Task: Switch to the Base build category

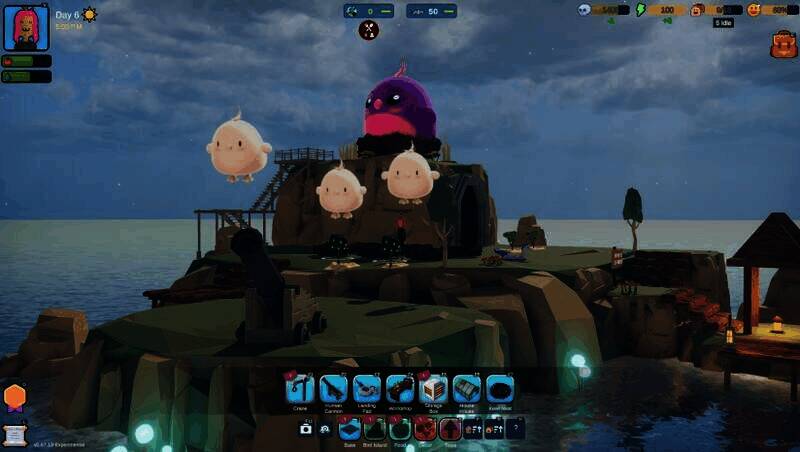Action: pyautogui.click(x=349, y=429)
